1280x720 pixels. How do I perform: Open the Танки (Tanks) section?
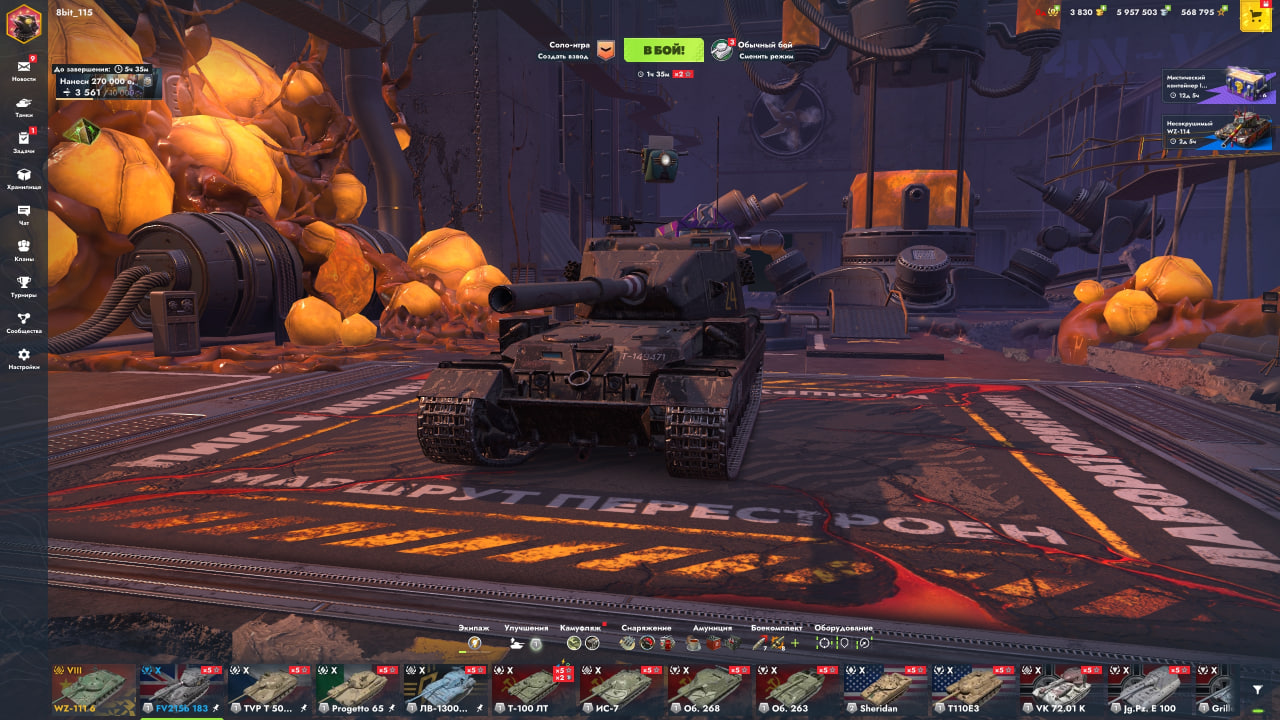tap(24, 106)
